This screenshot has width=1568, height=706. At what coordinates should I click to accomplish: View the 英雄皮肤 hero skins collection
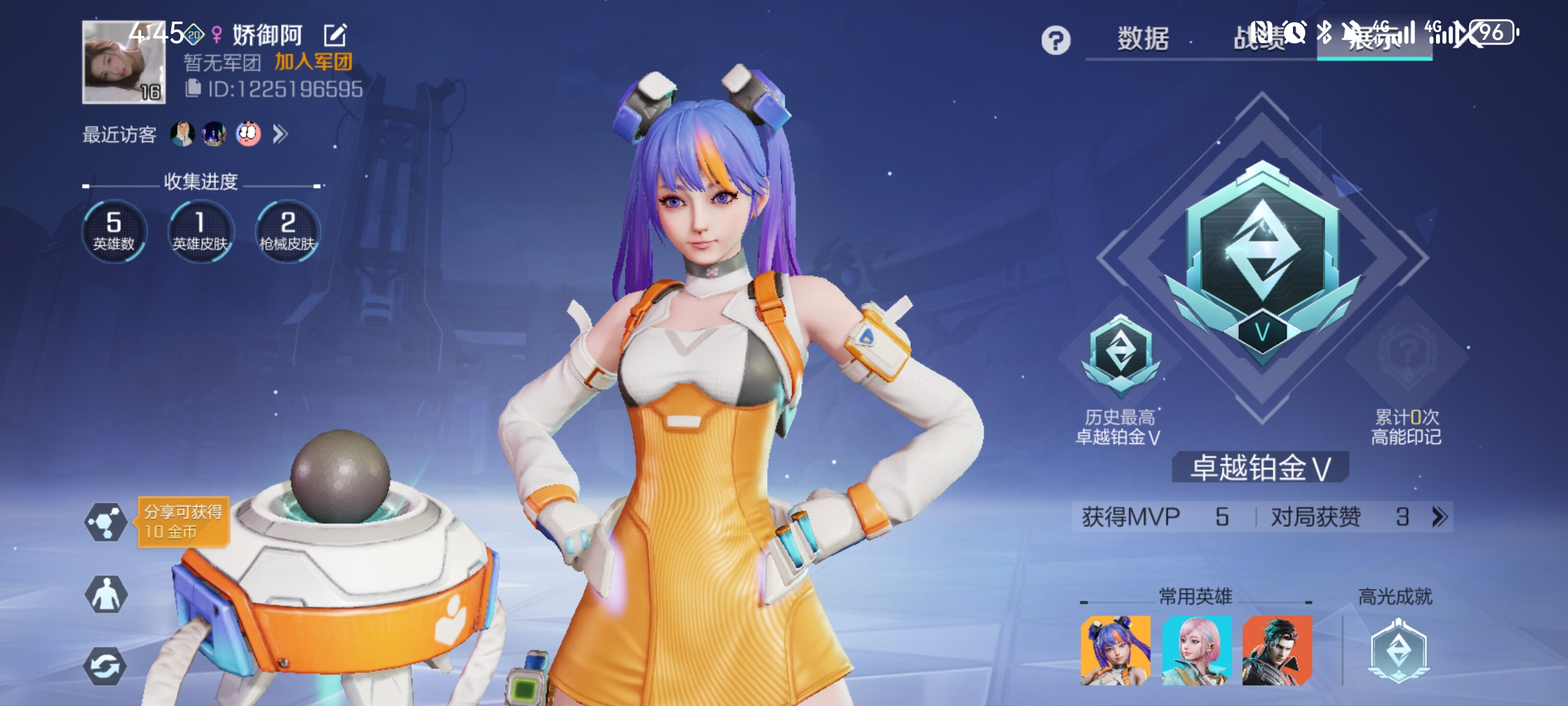[x=201, y=231]
